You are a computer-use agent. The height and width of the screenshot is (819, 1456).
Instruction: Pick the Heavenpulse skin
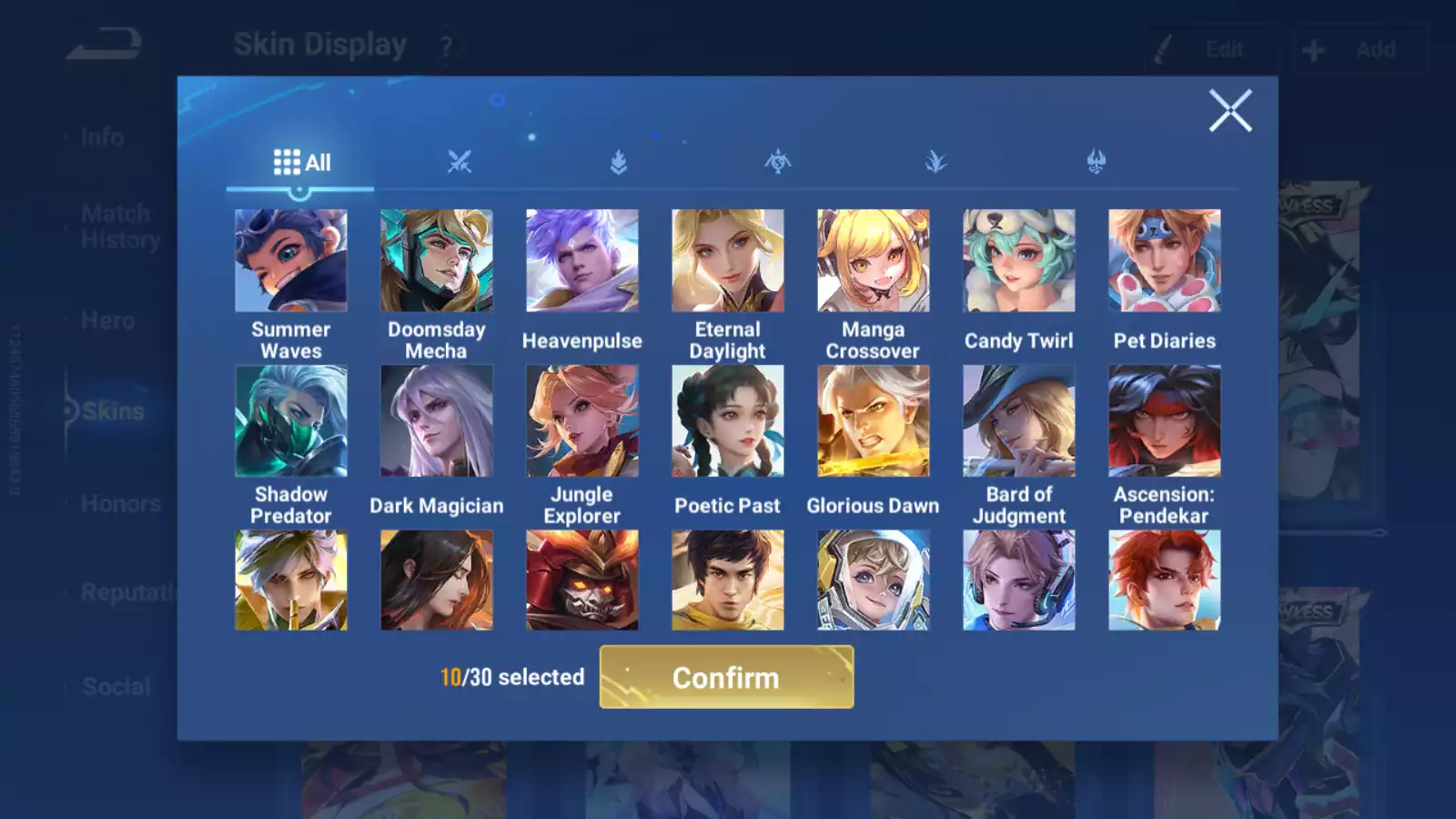tap(582, 261)
